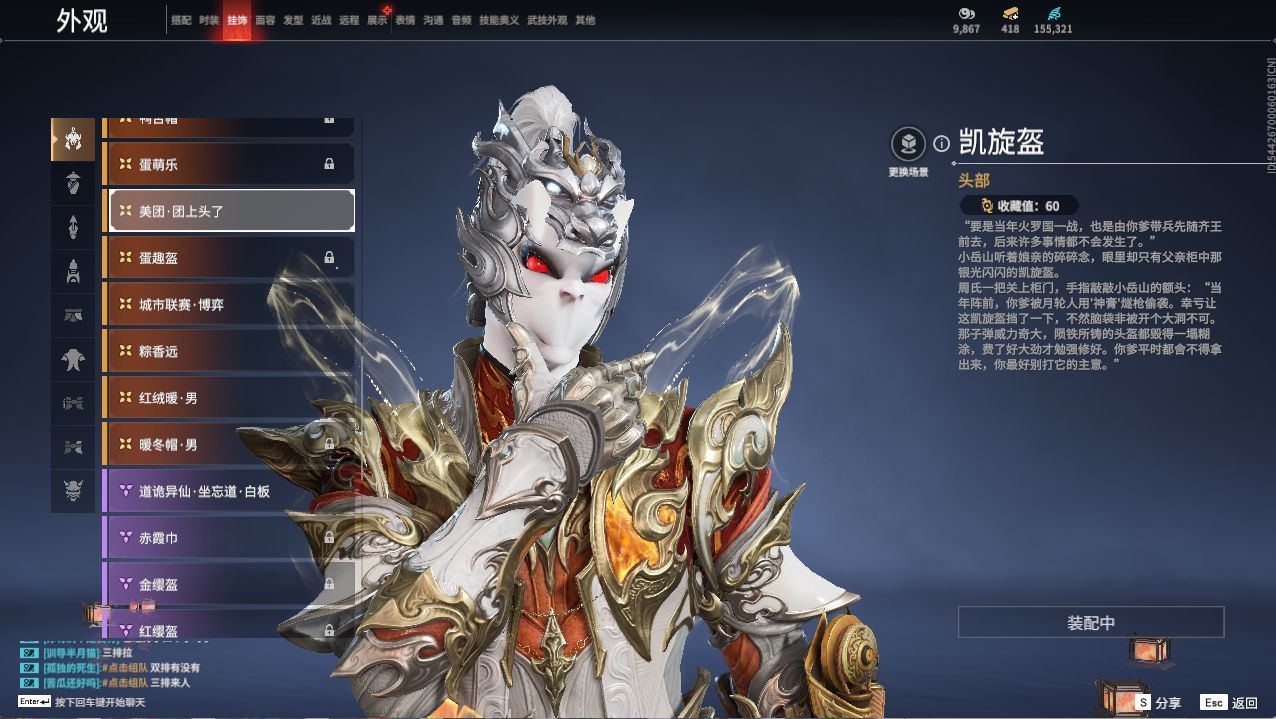Select the 红绒暖·男 item

229,398
